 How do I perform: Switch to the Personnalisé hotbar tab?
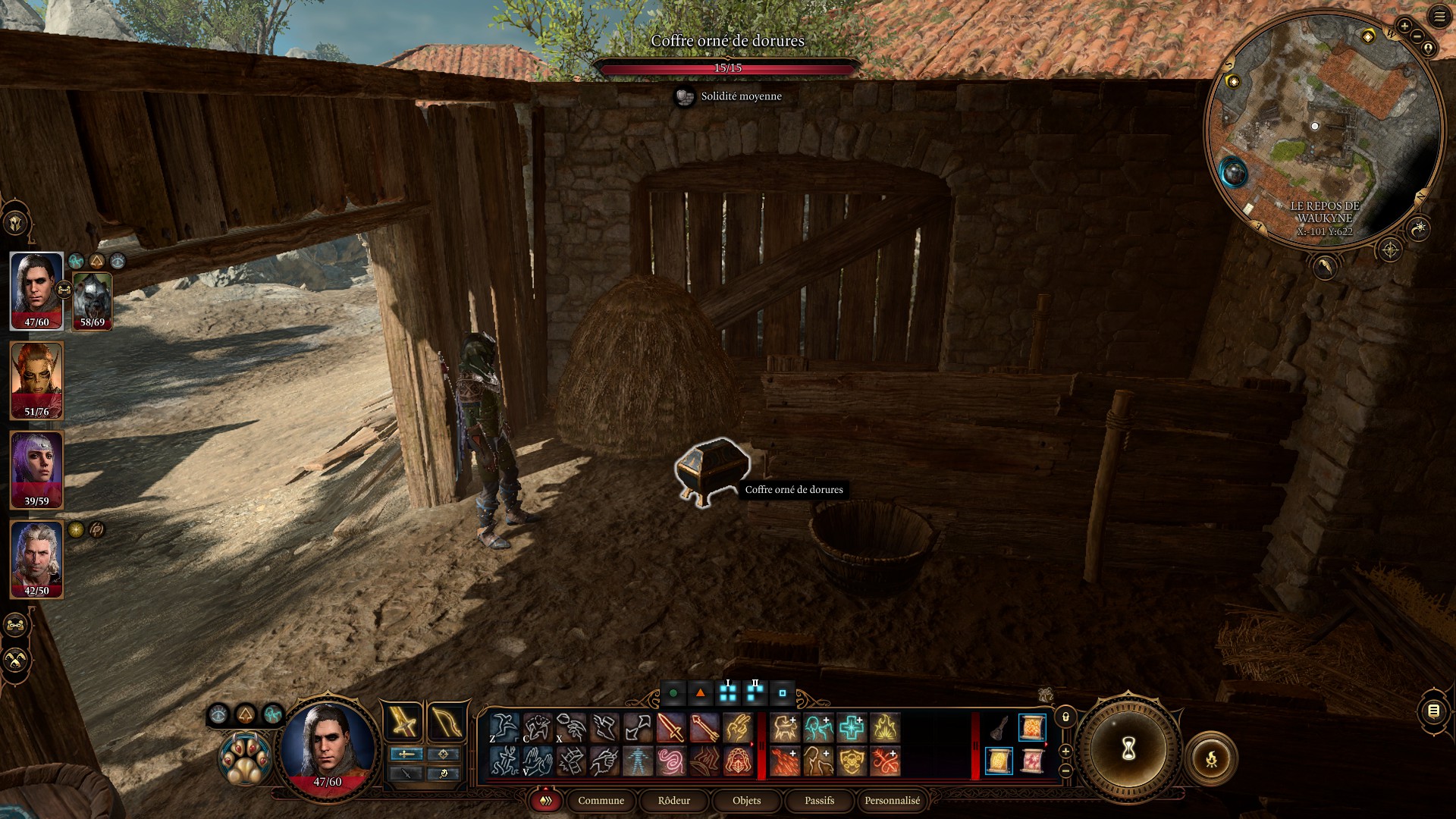(892, 800)
